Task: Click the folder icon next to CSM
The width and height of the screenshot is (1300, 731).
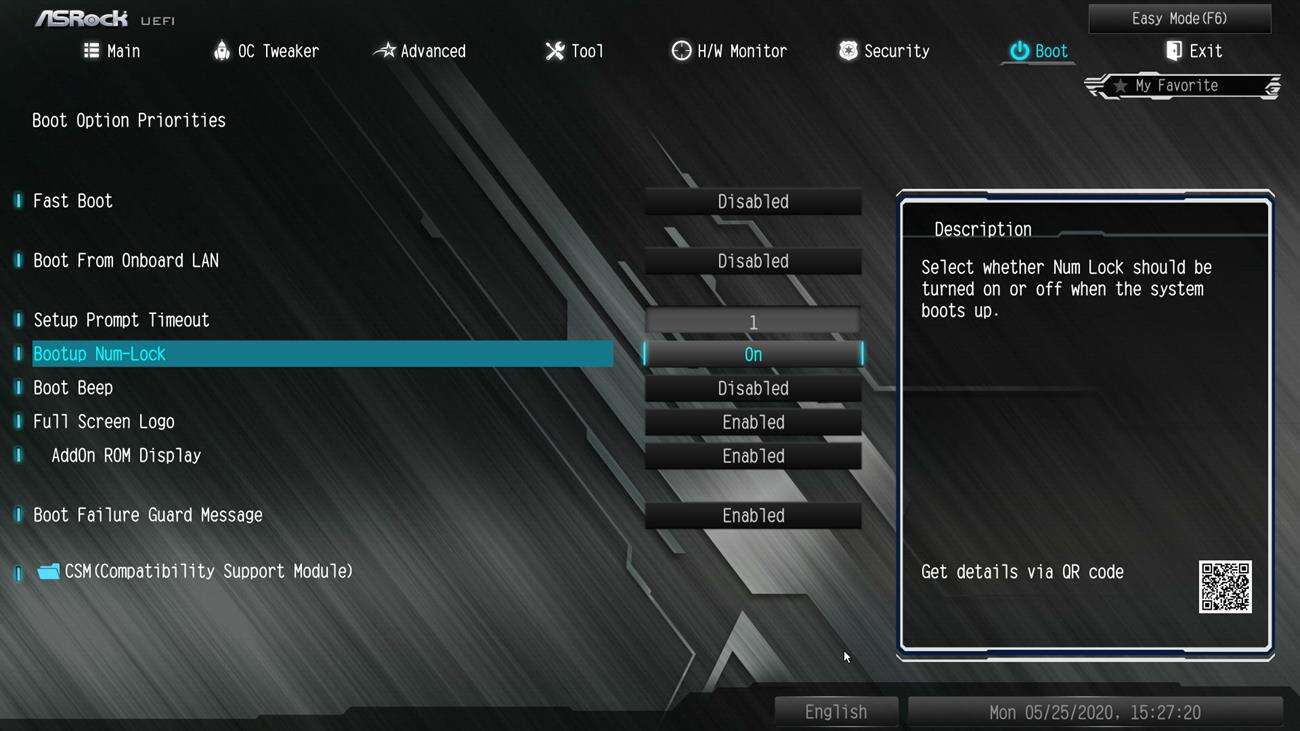Action: pos(47,570)
